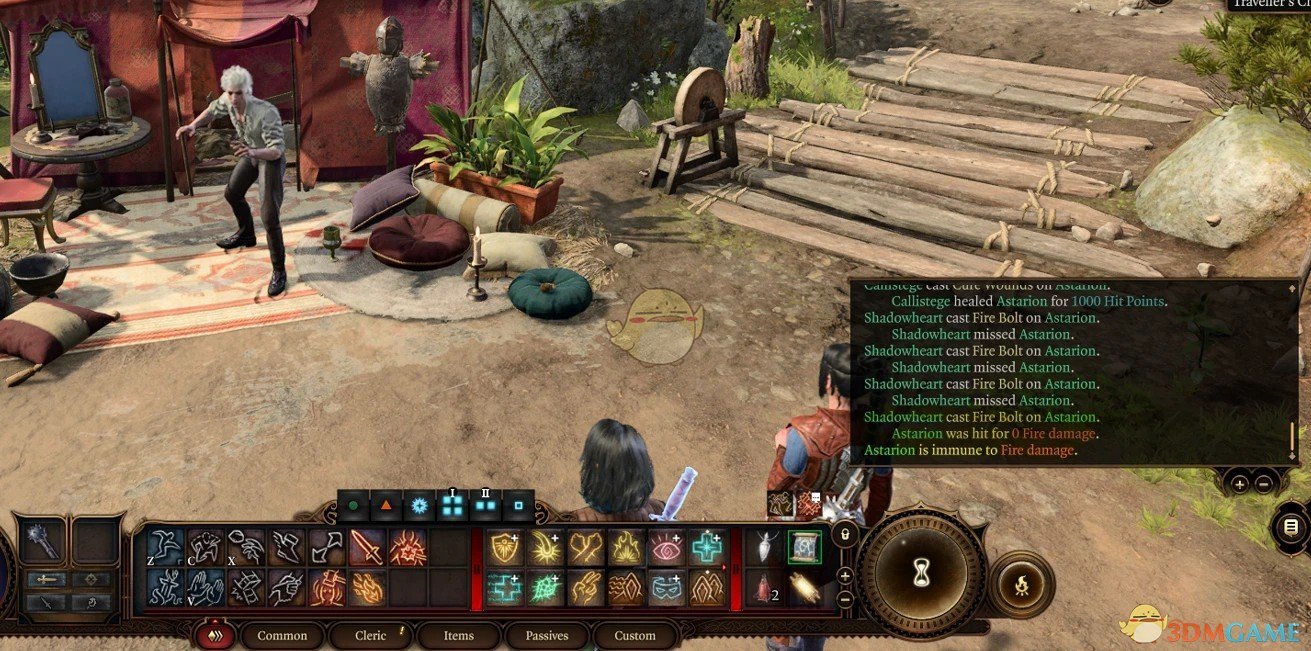Select the green-highlighted scroll item

point(804,547)
